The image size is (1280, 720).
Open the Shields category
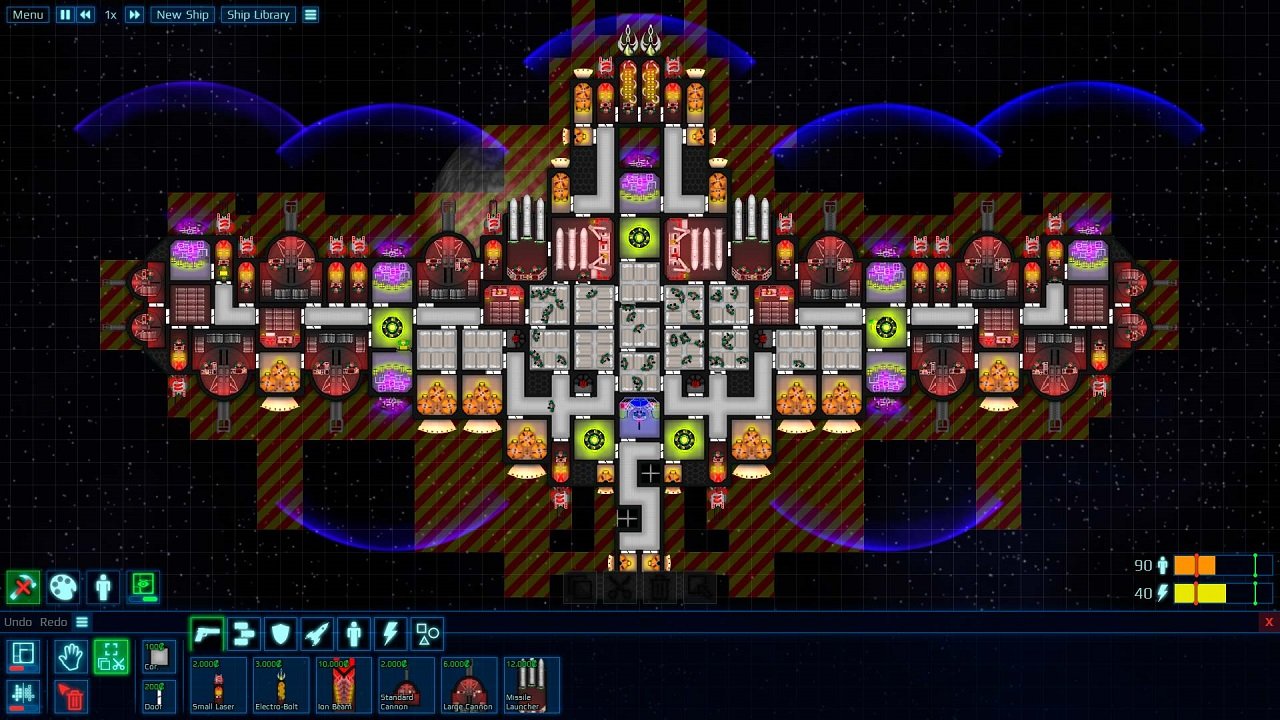tap(280, 633)
